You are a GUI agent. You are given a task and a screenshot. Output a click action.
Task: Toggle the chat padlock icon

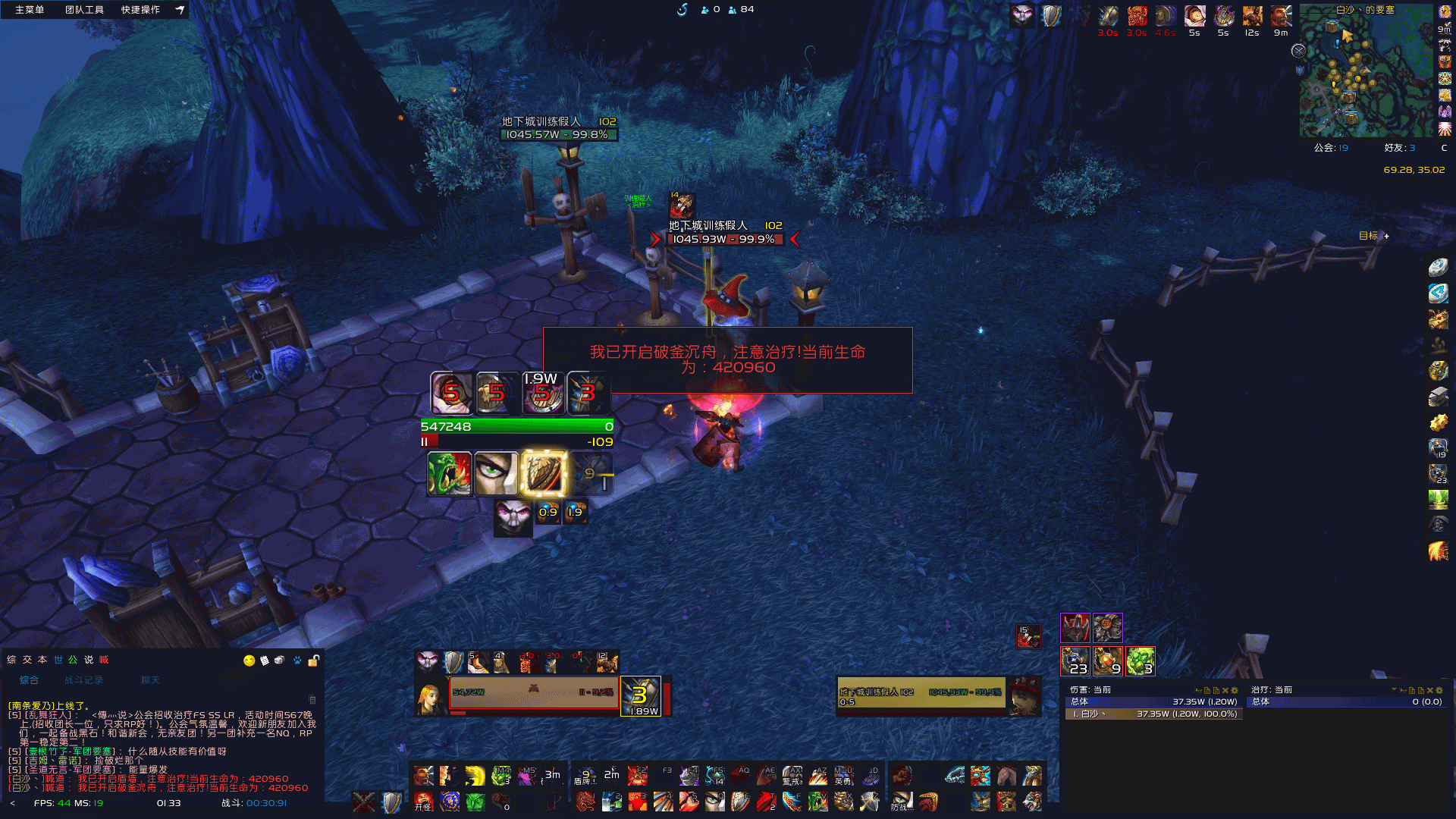click(313, 661)
